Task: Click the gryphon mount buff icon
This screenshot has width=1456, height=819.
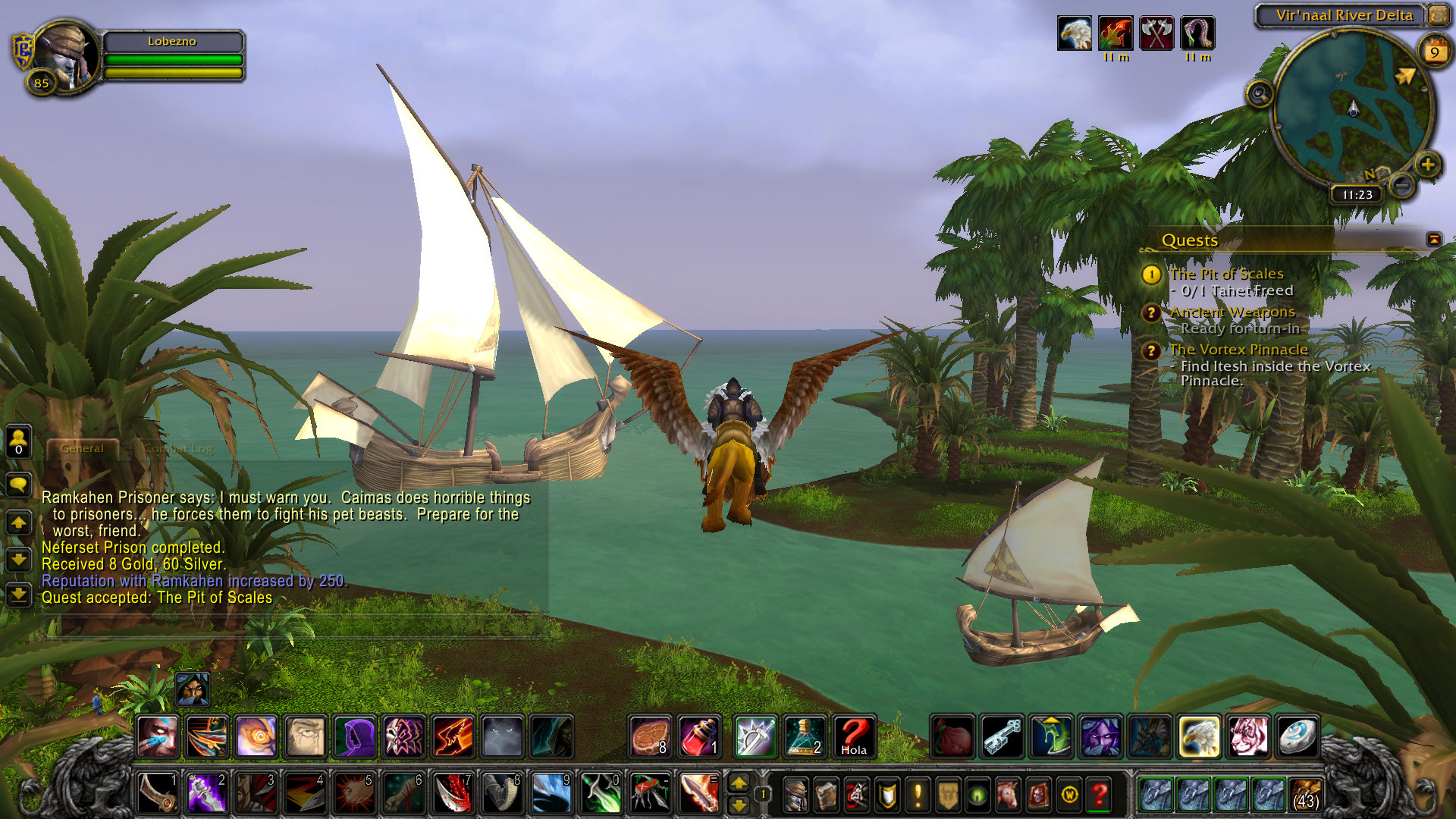Action: tap(1075, 33)
